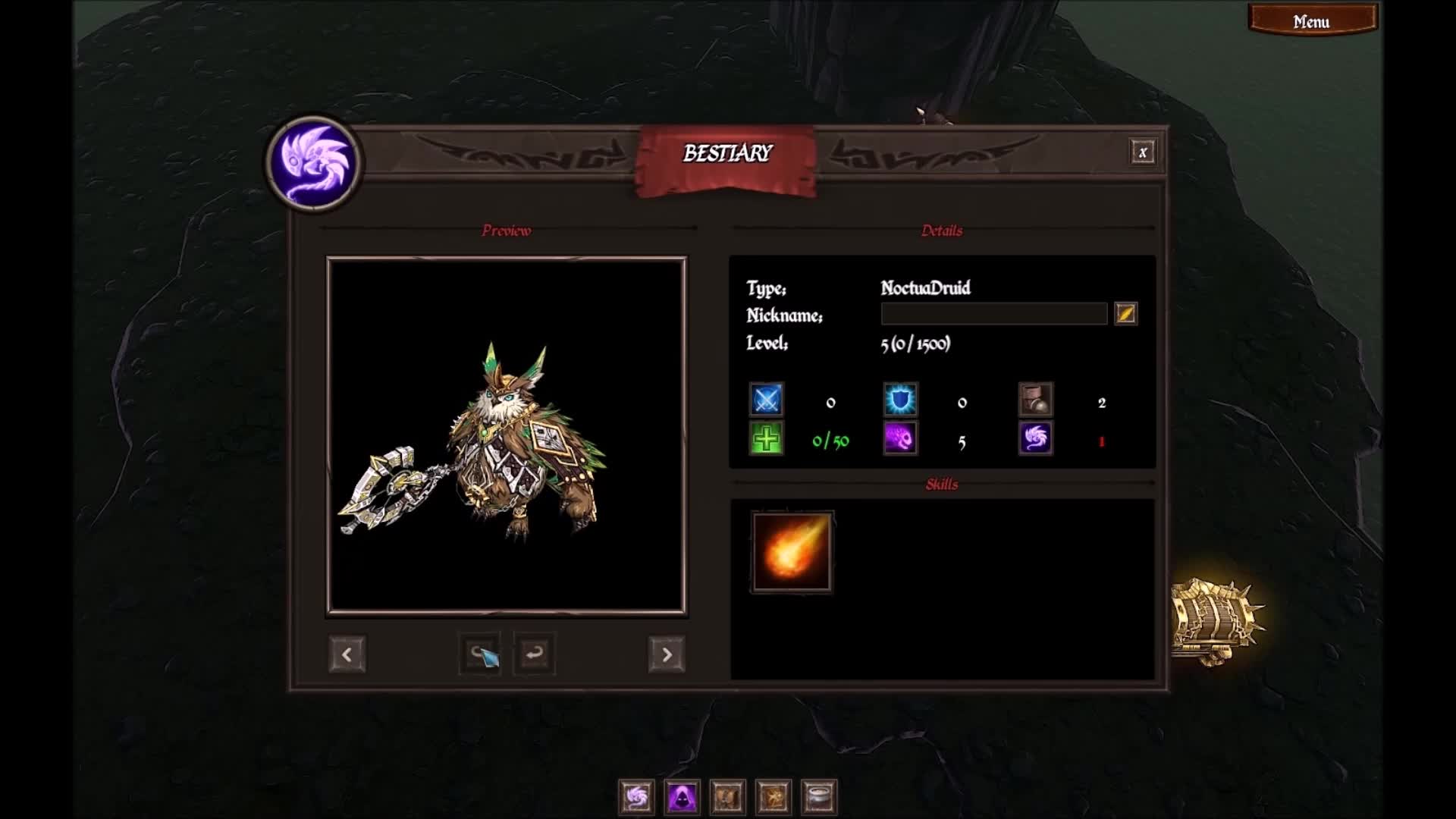Click the purple skull magic stat icon
The height and width of the screenshot is (819, 1456).
click(x=900, y=440)
